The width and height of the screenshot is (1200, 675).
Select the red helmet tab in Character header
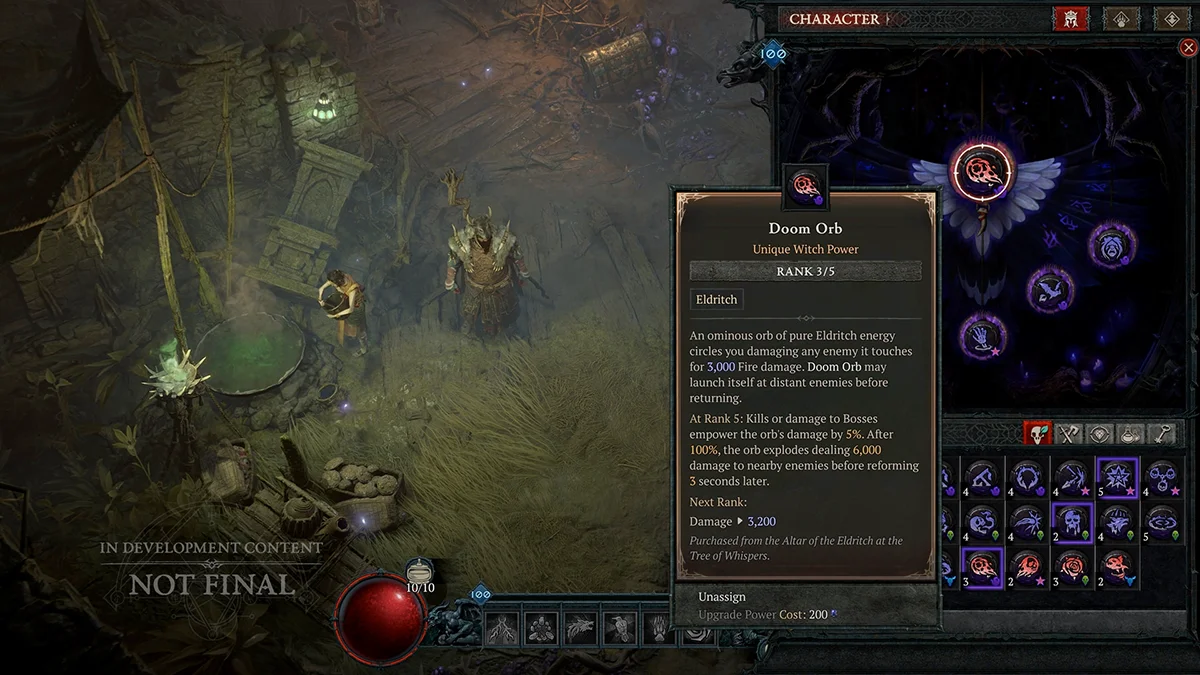pyautogui.click(x=1070, y=19)
